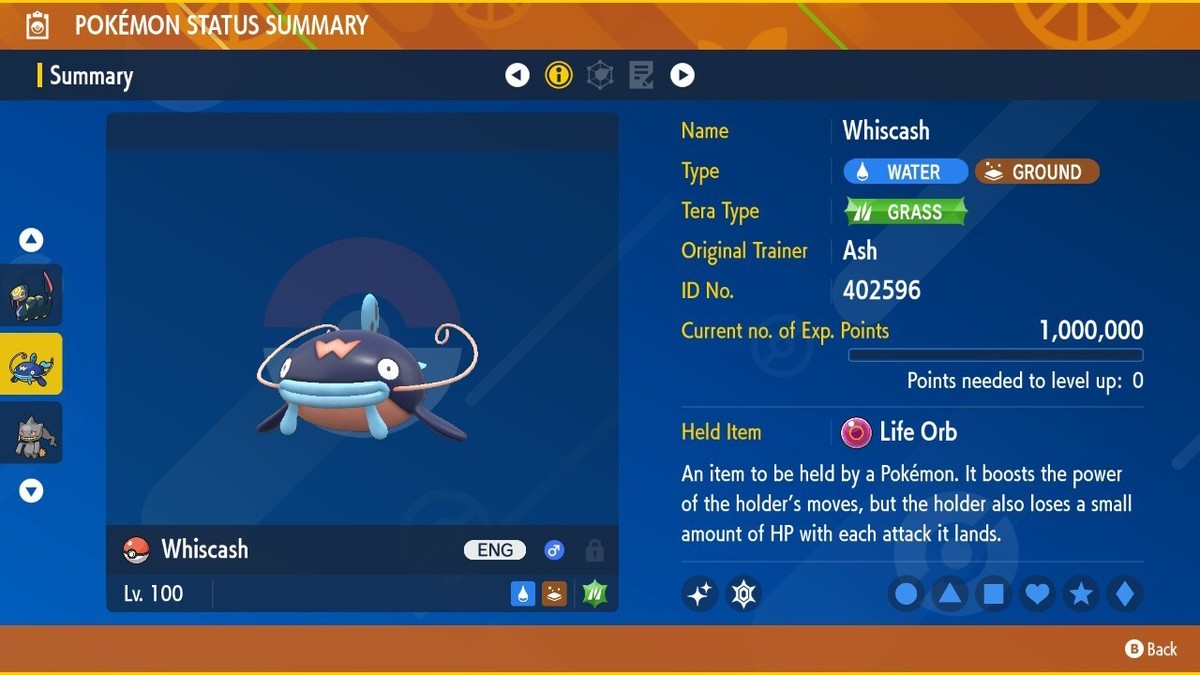The width and height of the screenshot is (1200, 675).
Task: Select the Life Orb held item
Action: [900, 432]
